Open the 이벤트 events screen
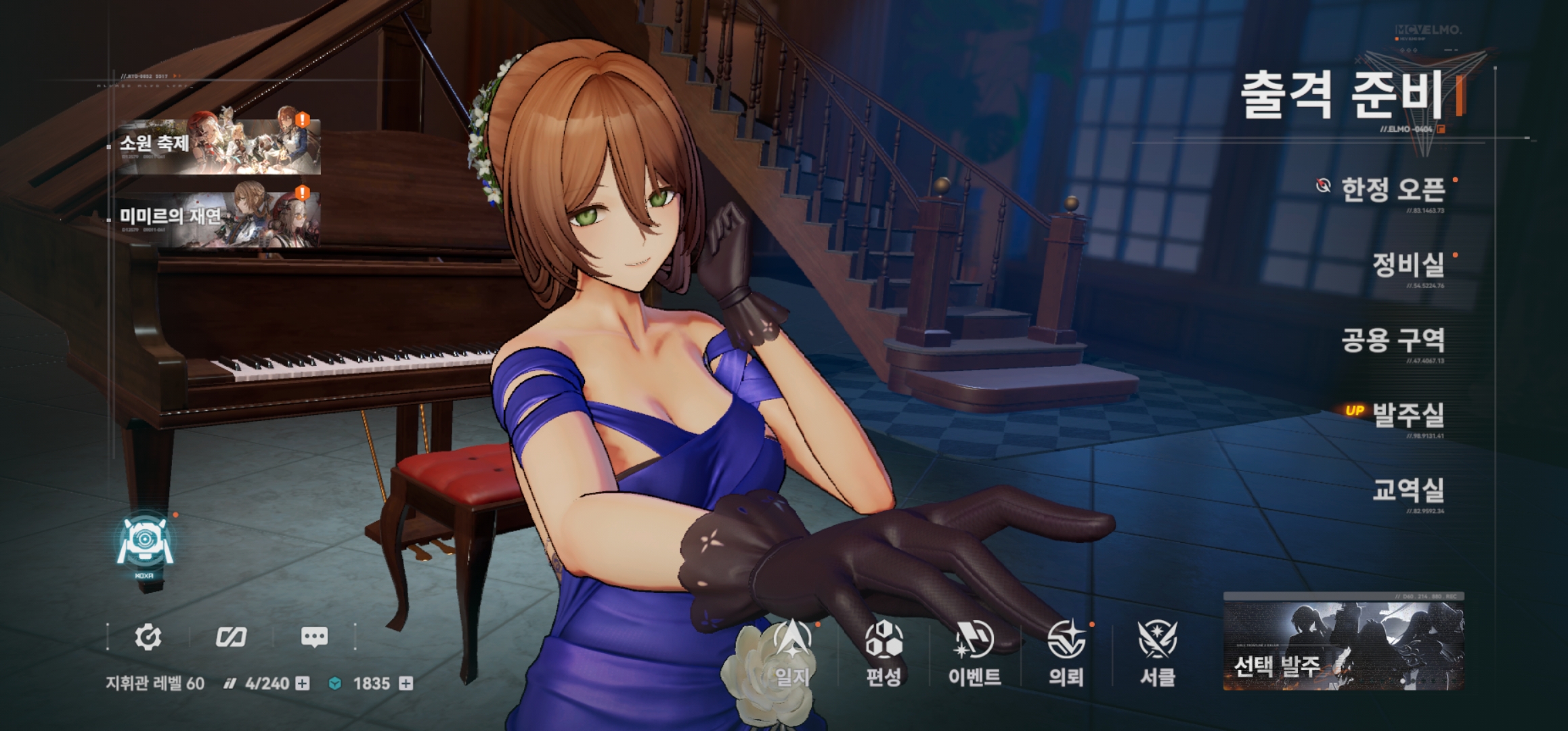The image size is (1568, 731). (974, 653)
